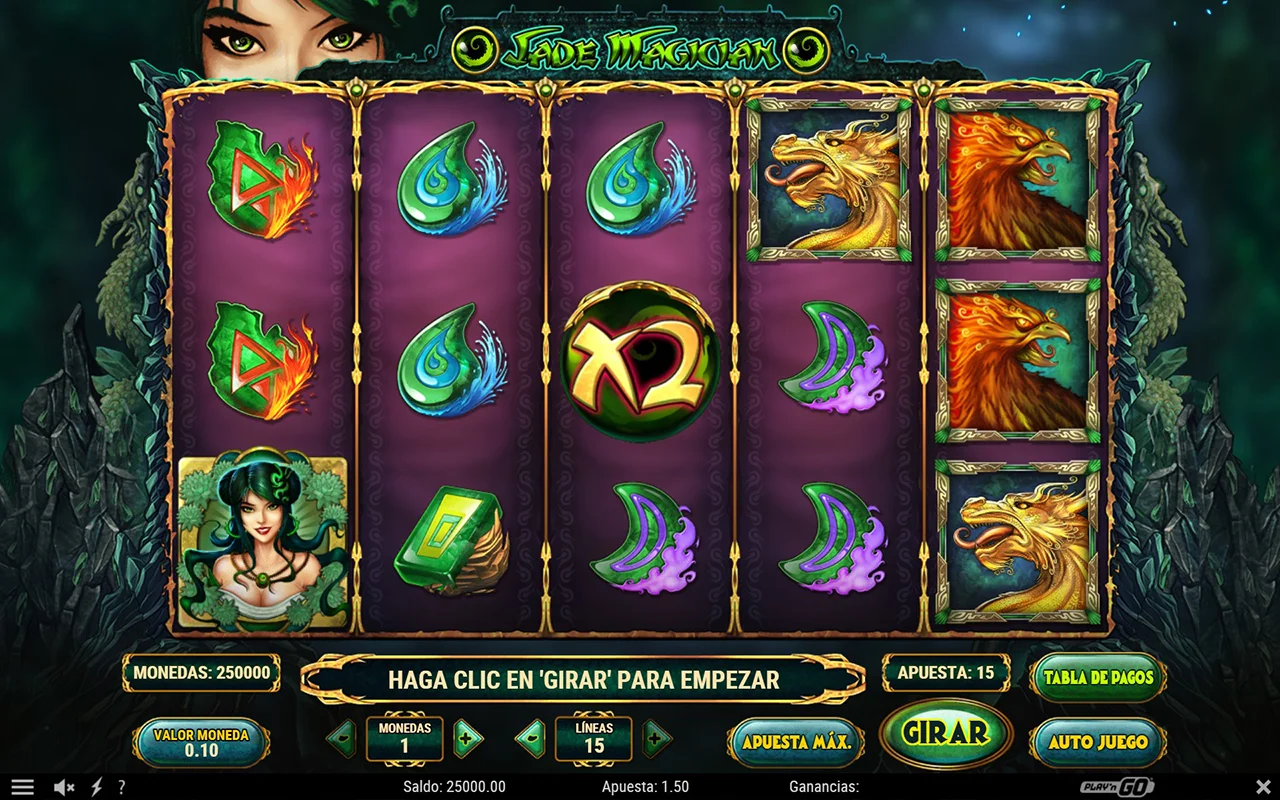Activate the lightning bolt fast-play icon

point(97,787)
